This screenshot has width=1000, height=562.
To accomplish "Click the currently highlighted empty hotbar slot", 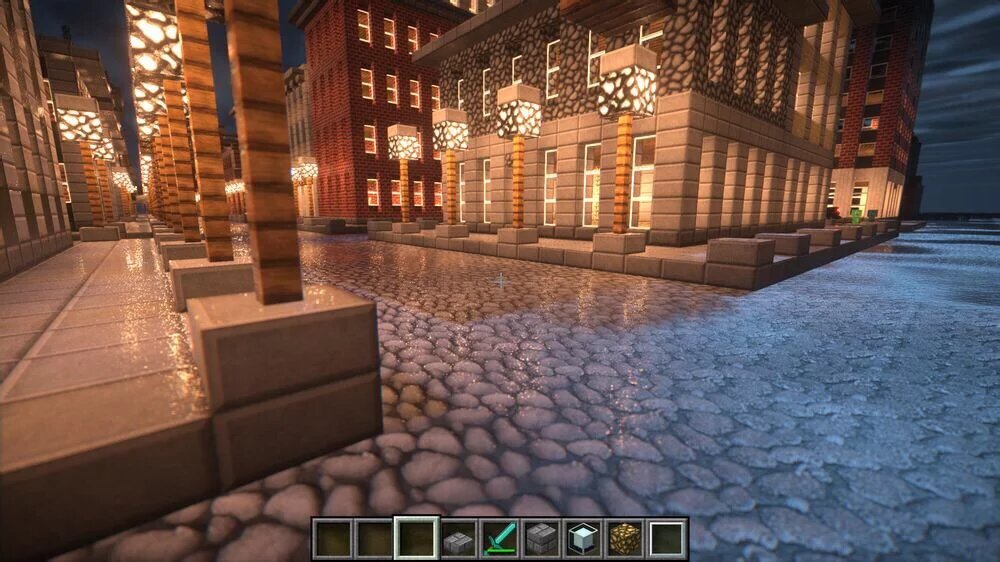I will click(x=416, y=539).
